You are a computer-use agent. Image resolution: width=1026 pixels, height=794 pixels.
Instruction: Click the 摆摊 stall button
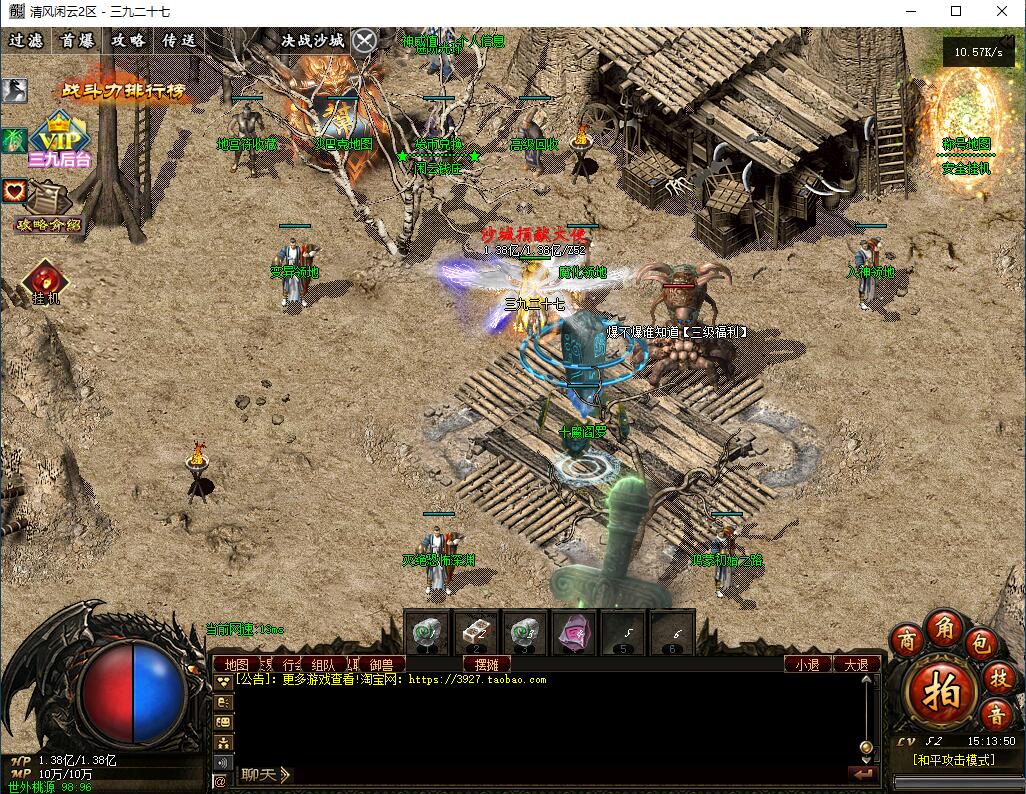pos(487,664)
